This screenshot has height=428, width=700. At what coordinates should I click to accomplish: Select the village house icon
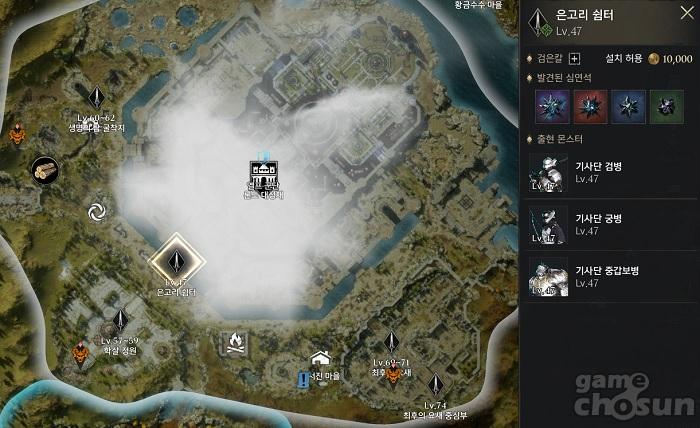pos(320,358)
